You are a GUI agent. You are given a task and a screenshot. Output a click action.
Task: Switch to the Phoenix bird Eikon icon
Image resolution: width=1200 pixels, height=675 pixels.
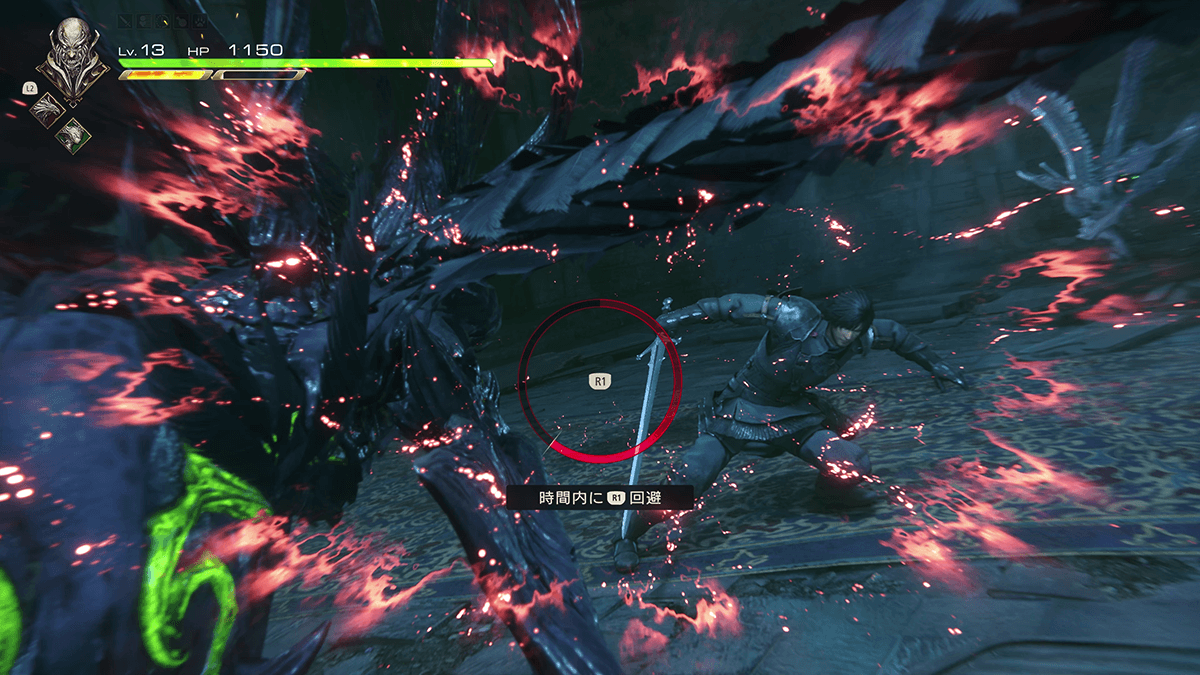pos(47,110)
